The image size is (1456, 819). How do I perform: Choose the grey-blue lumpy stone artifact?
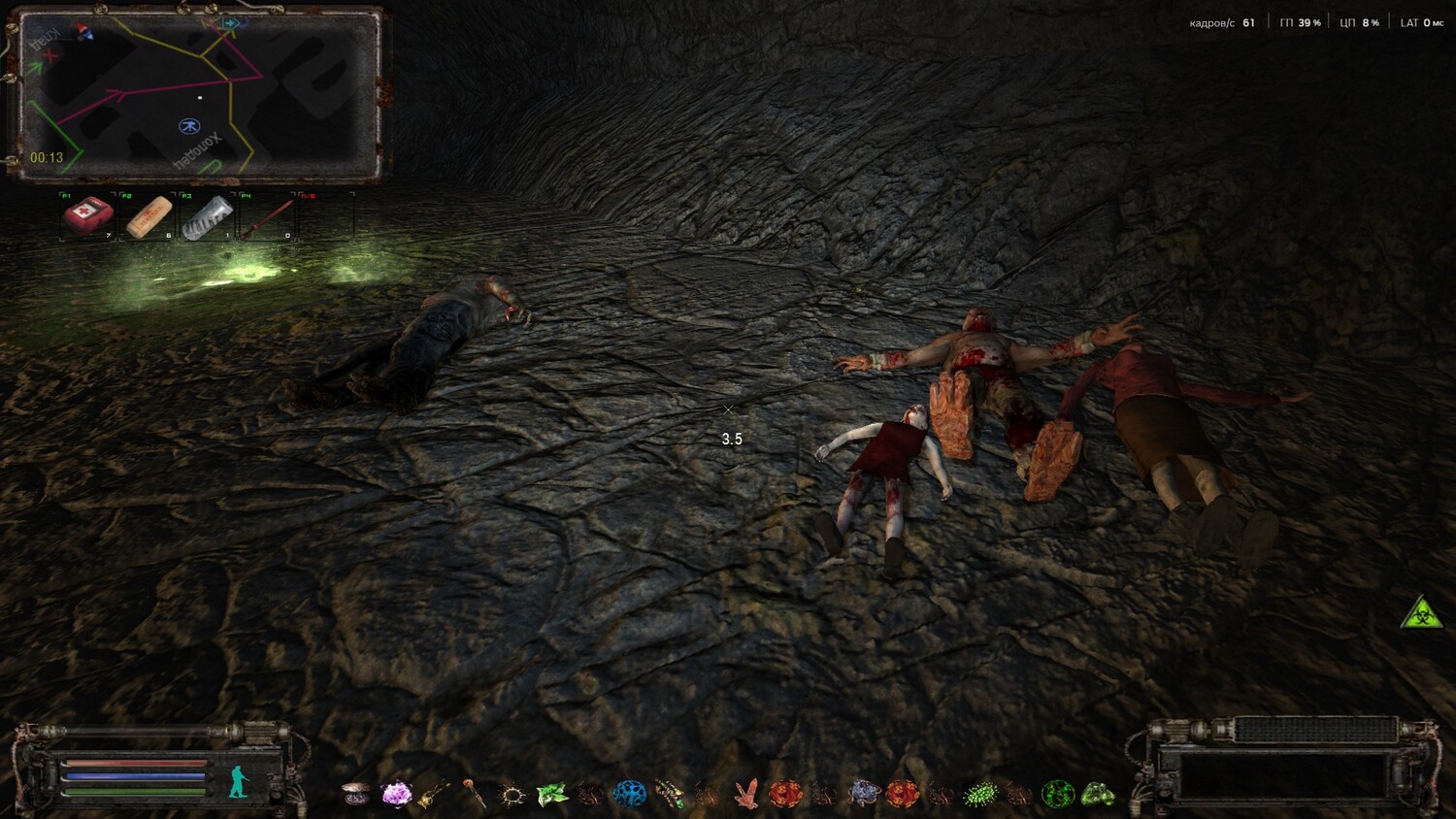862,795
